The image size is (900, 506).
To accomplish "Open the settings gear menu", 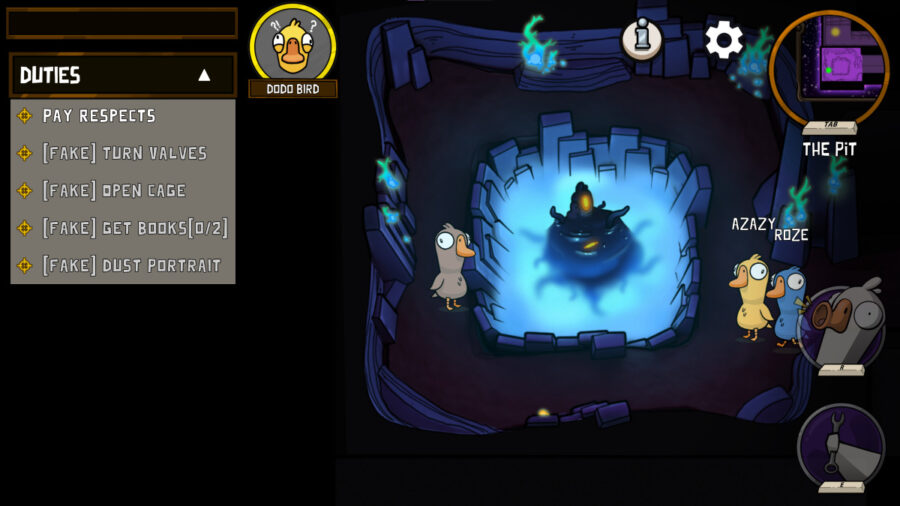I will click(x=724, y=40).
